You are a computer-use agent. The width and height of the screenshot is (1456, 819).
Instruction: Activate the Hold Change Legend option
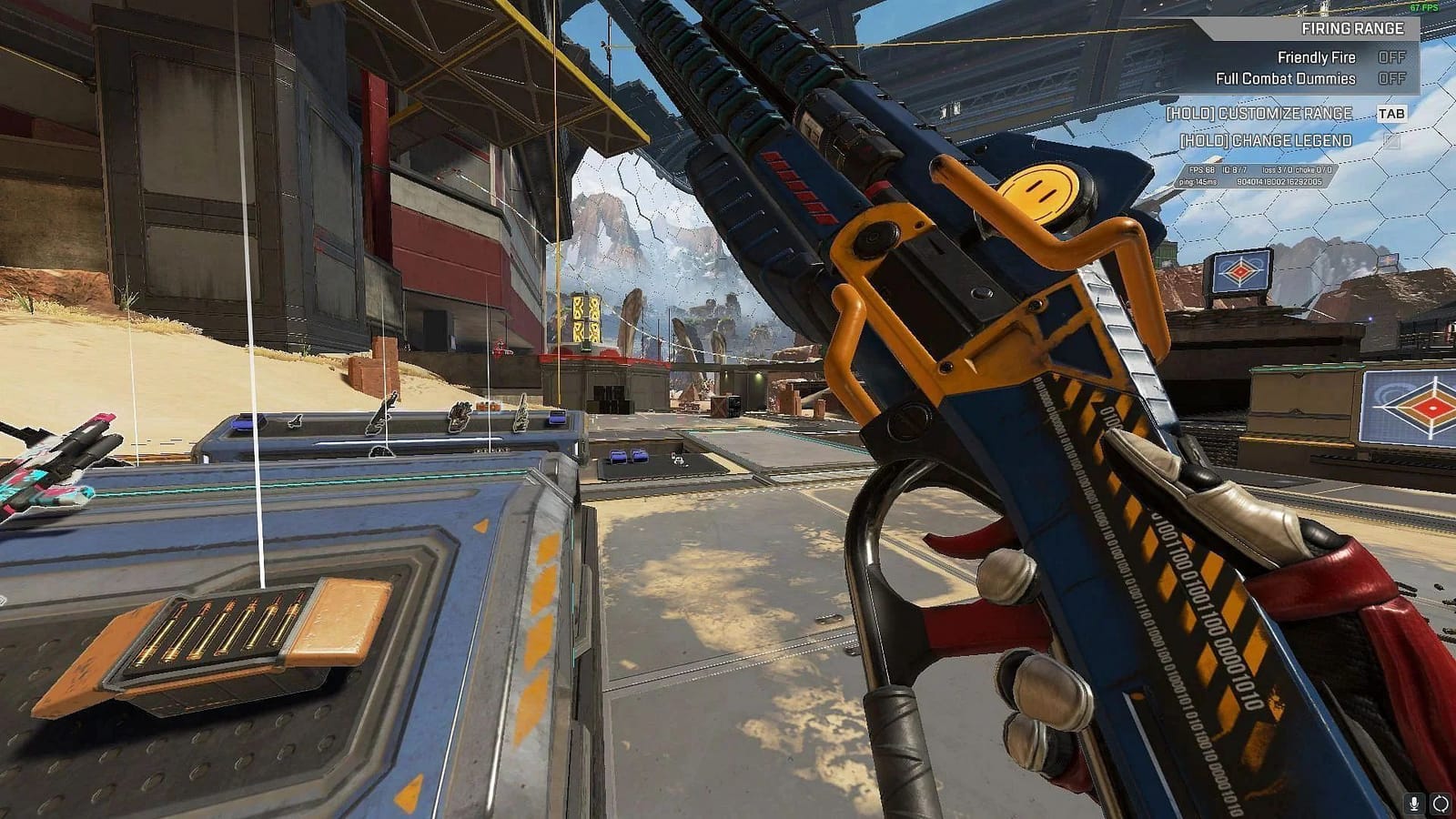pos(1267,141)
